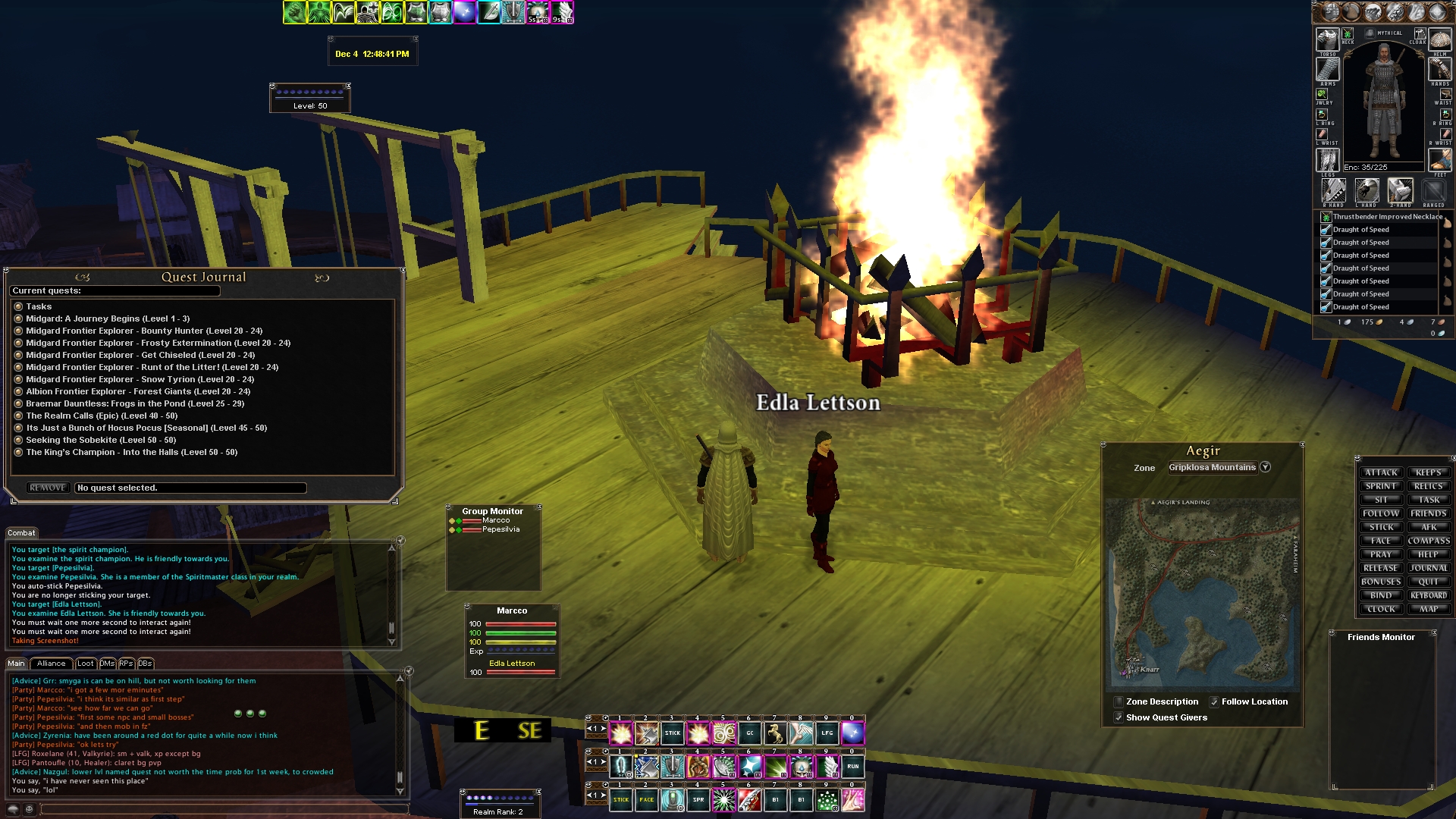Activate the RUN hotbar macro
The width and height of the screenshot is (1456, 819).
point(852,766)
